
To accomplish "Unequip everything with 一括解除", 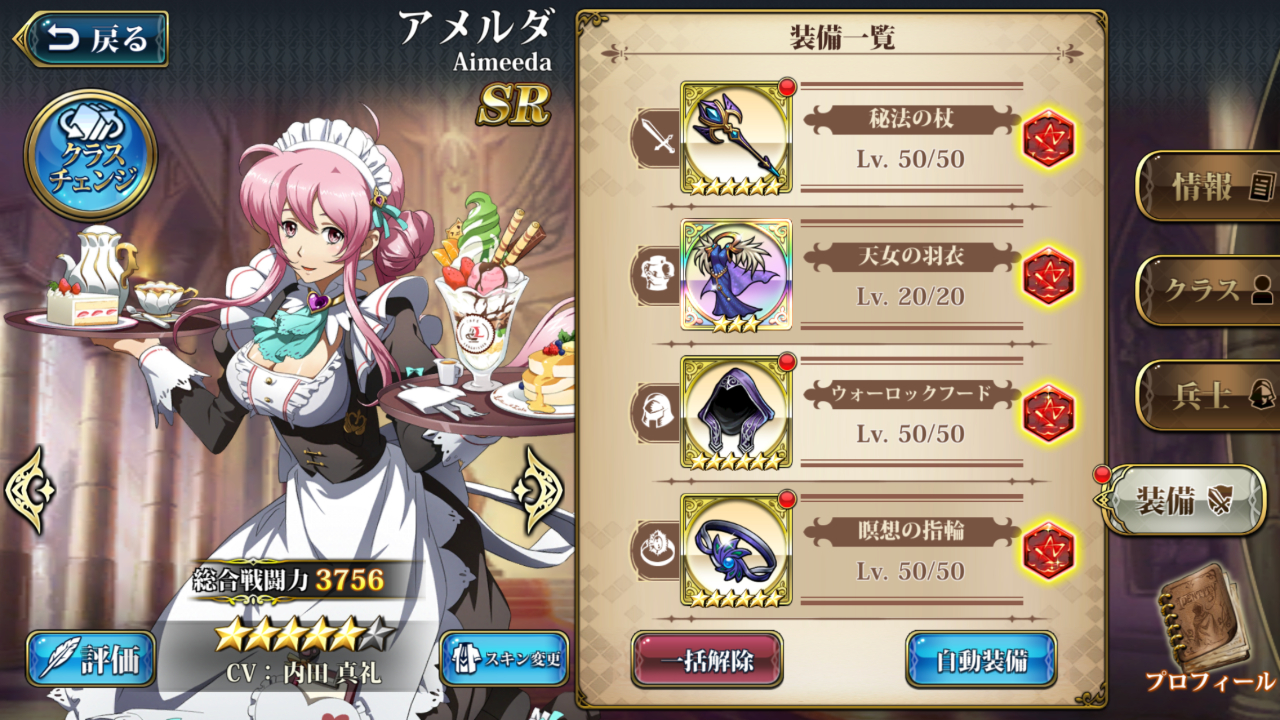I will (x=706, y=660).
